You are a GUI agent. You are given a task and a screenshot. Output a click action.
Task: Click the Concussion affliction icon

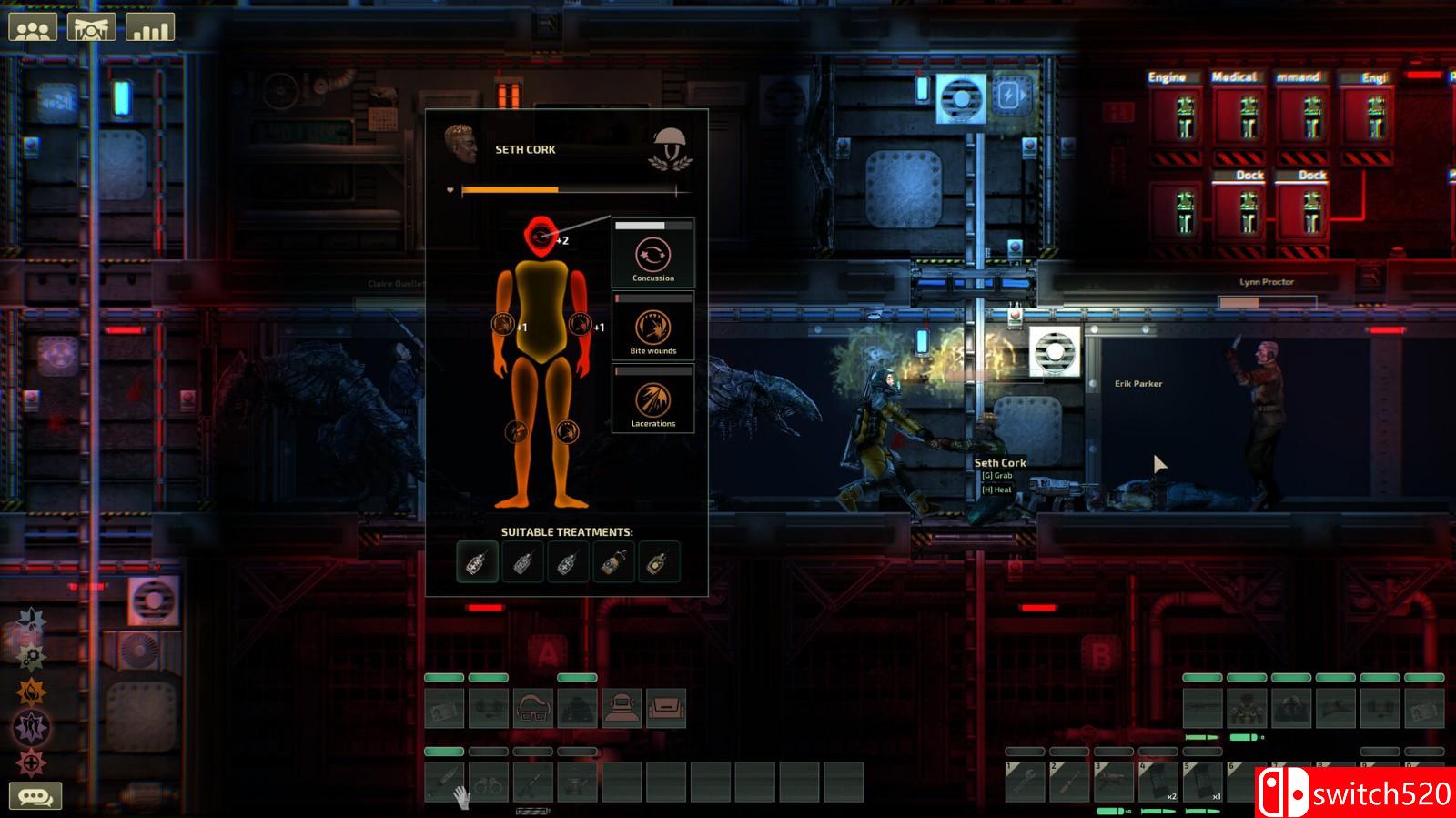click(652, 254)
